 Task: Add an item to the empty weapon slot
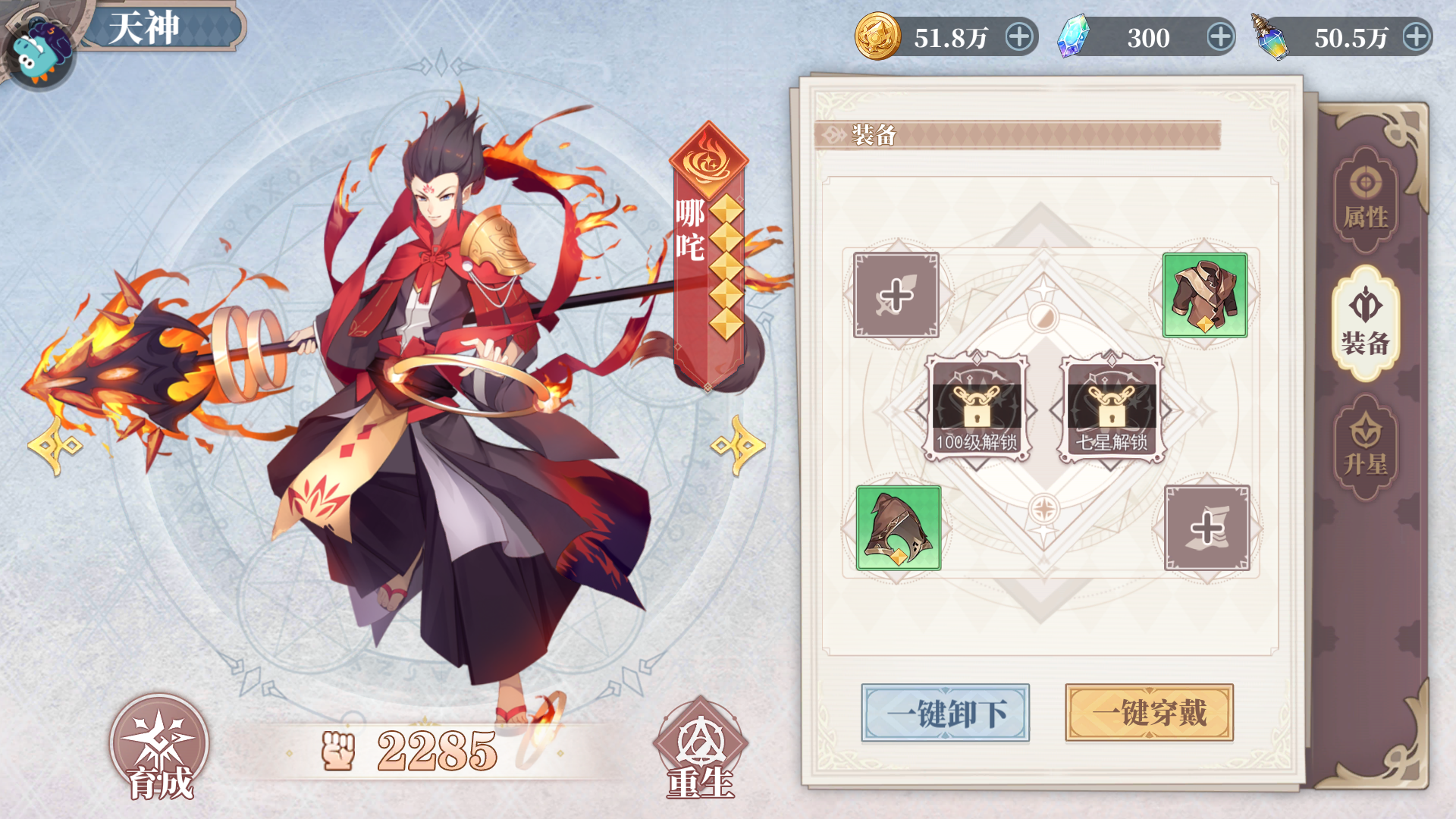click(896, 295)
